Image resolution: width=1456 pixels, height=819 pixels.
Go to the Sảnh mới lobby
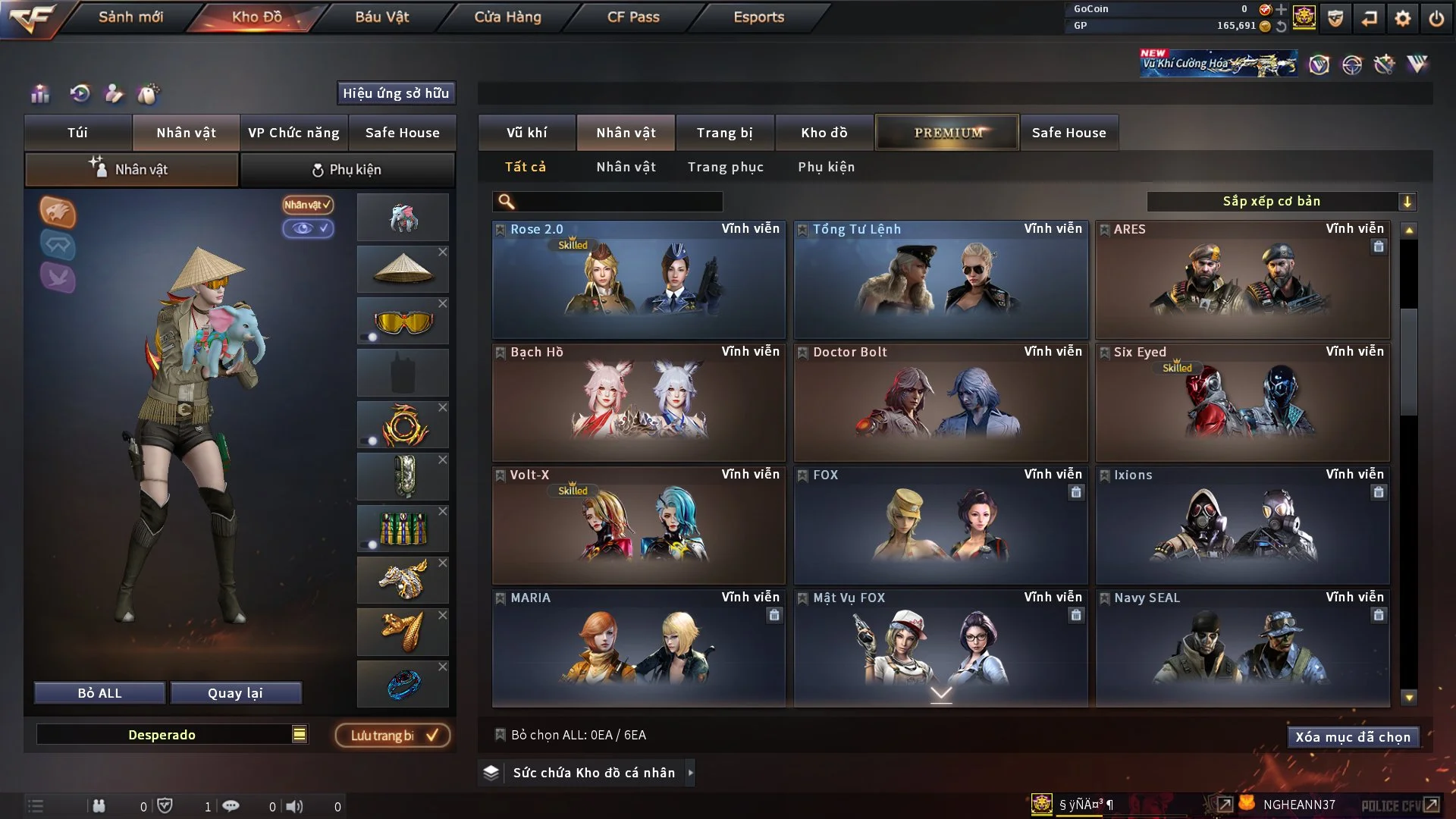[130, 17]
